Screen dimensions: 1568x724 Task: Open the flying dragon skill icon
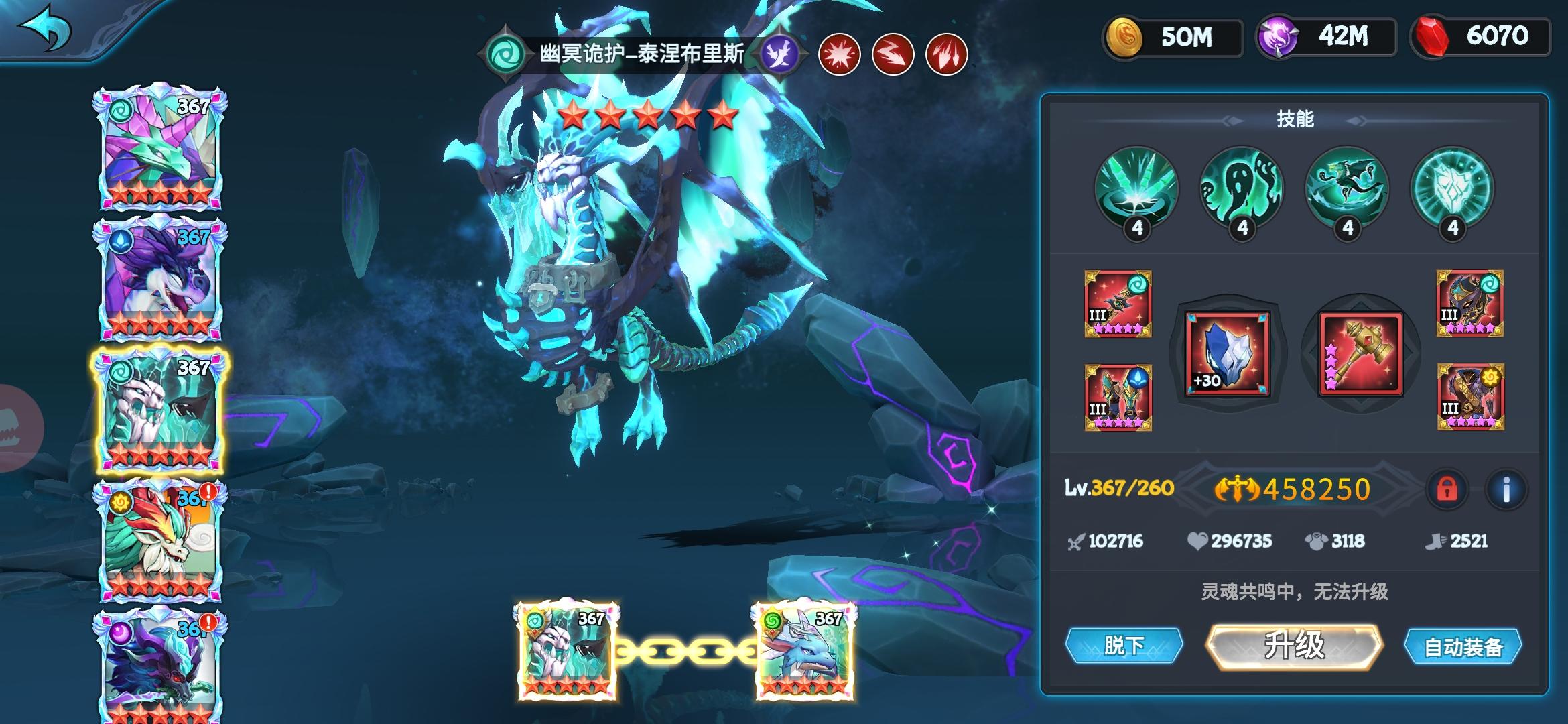(1347, 188)
